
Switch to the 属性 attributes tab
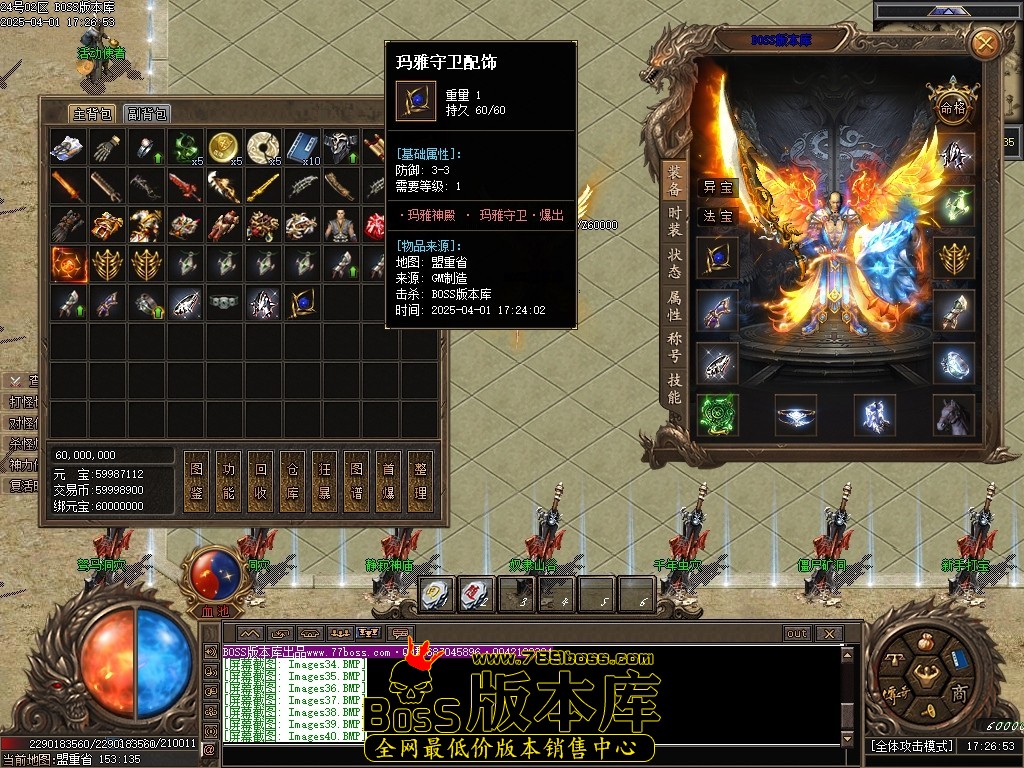[675, 305]
